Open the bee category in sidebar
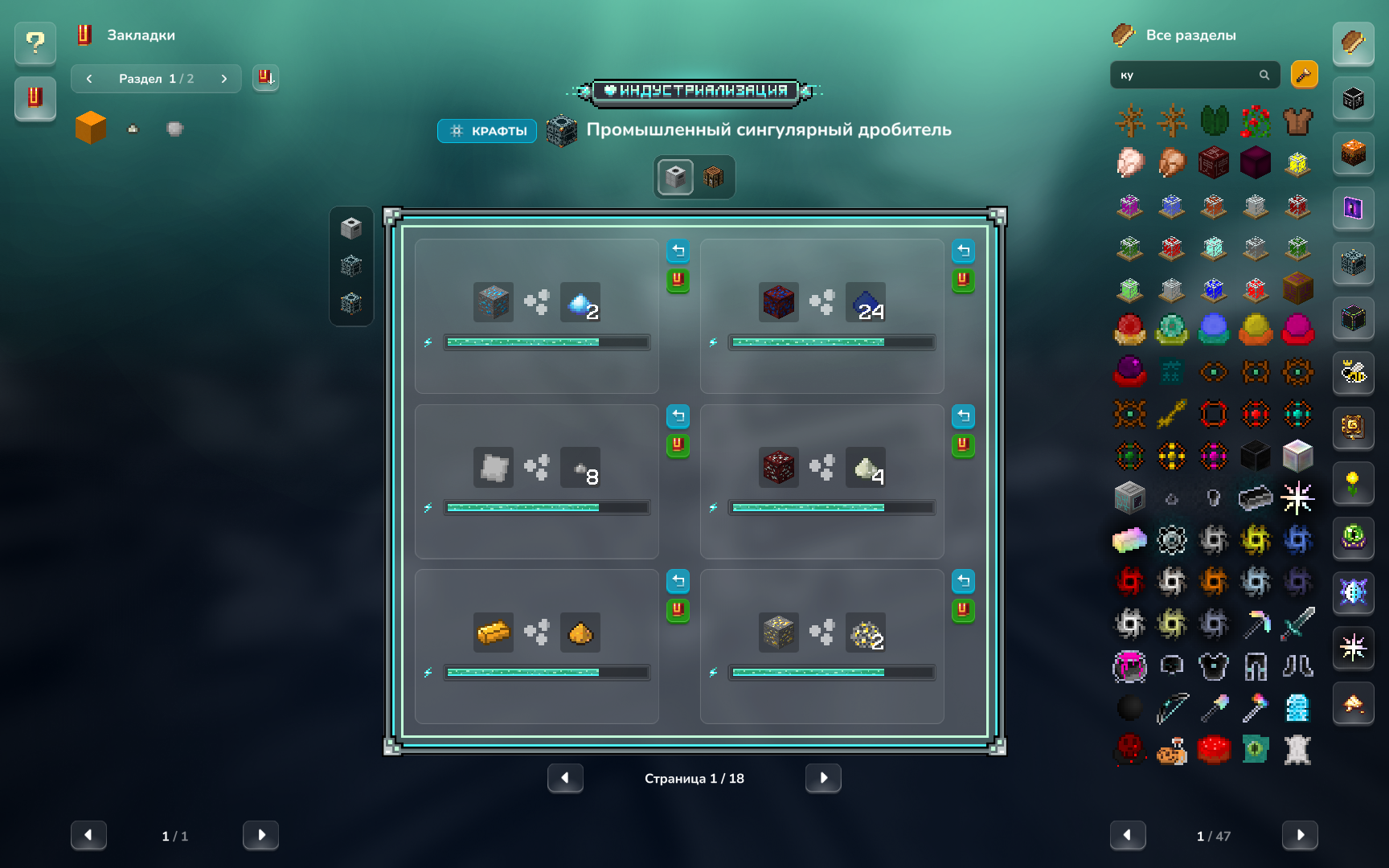 point(1354,372)
